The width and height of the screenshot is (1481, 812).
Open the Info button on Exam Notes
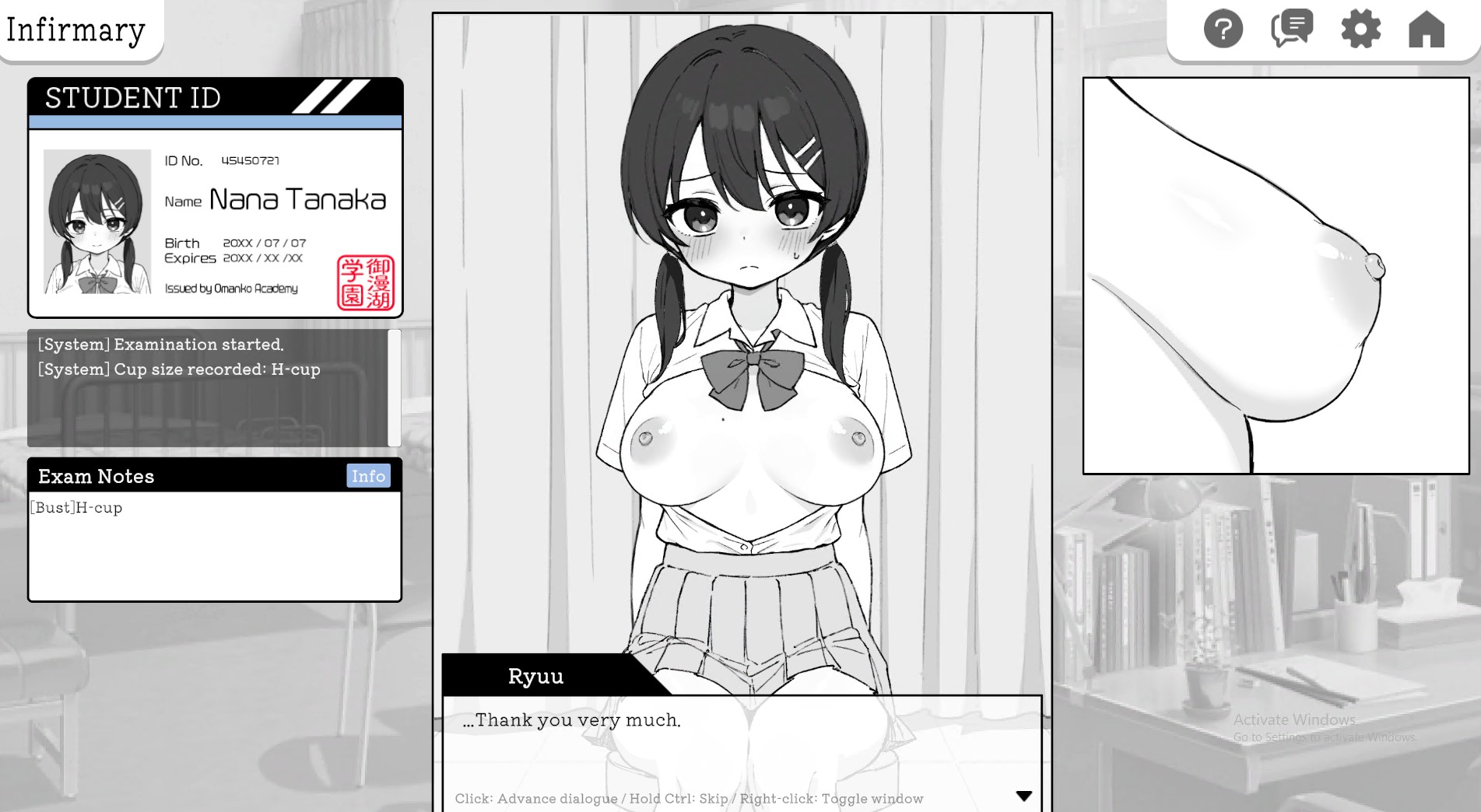[369, 475]
